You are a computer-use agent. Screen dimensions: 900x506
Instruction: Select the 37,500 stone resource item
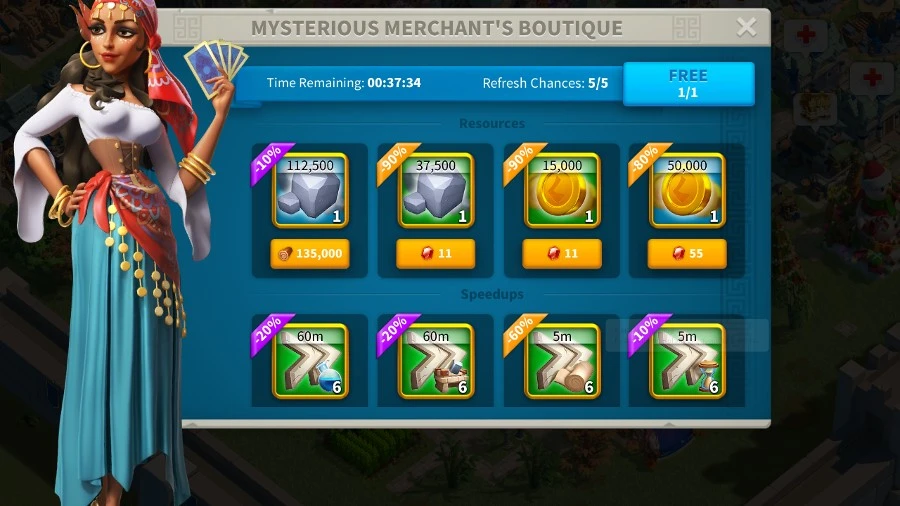point(436,191)
